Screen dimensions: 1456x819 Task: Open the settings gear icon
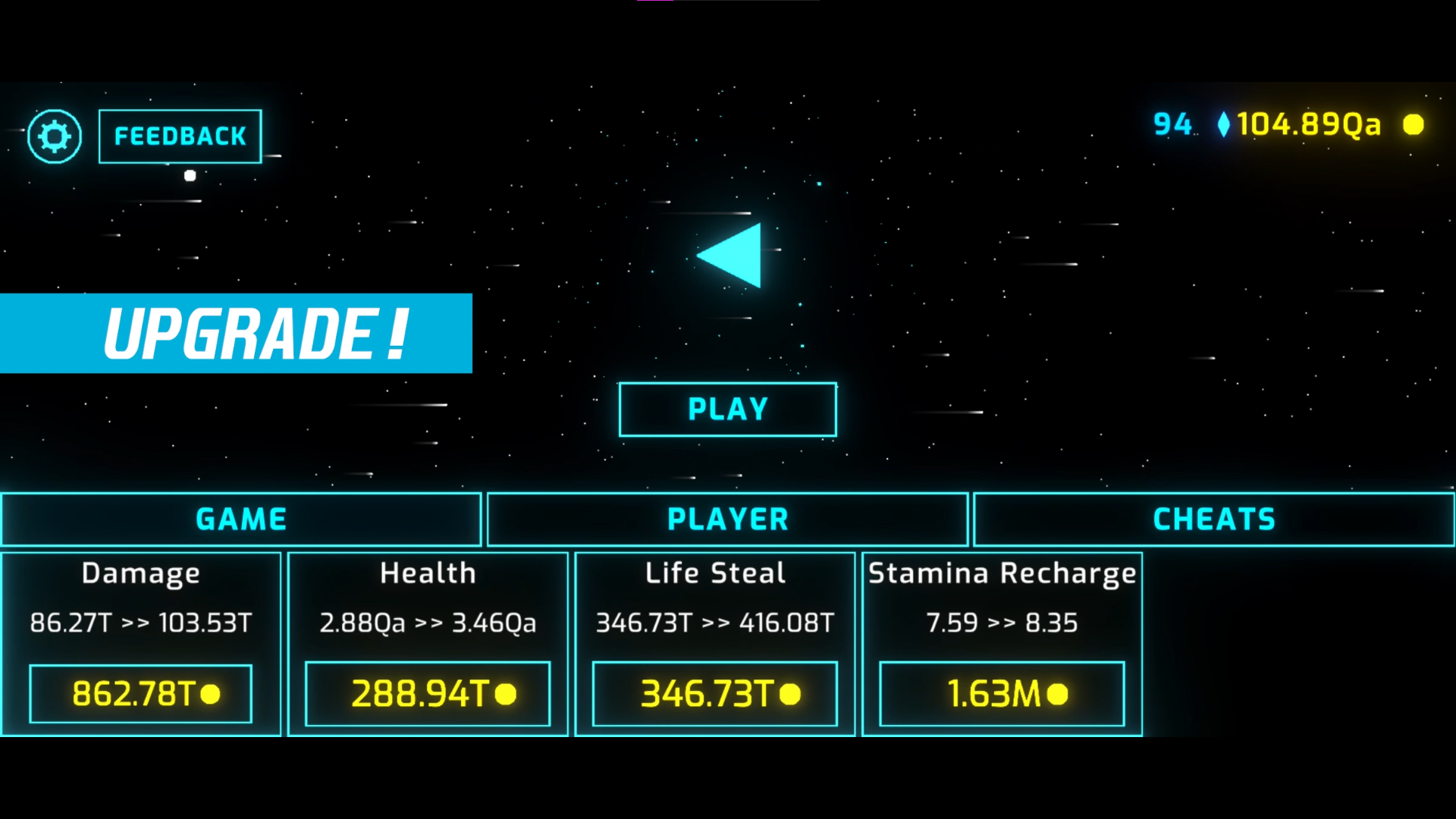point(52,136)
